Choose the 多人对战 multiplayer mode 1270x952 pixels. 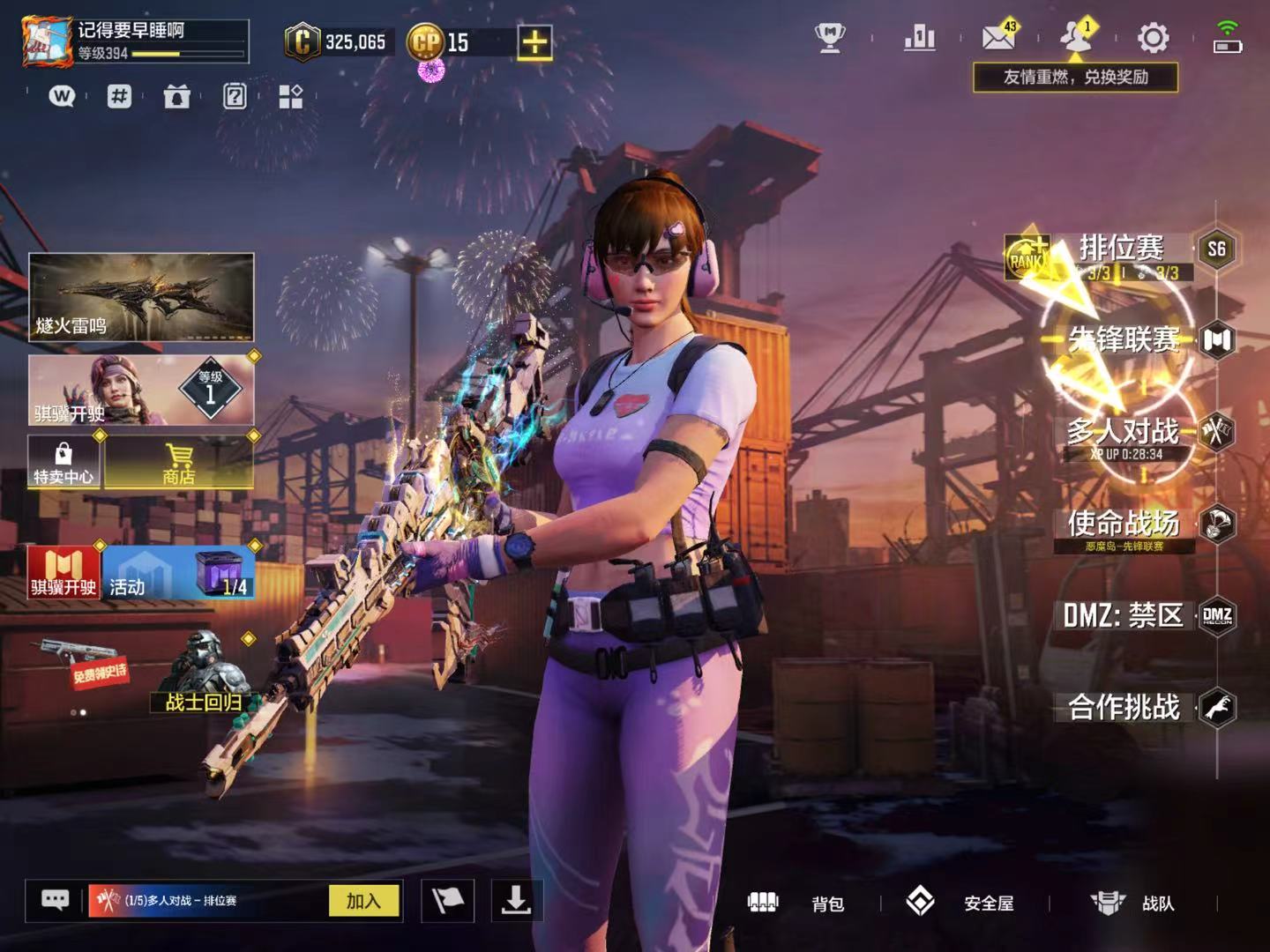[1124, 432]
